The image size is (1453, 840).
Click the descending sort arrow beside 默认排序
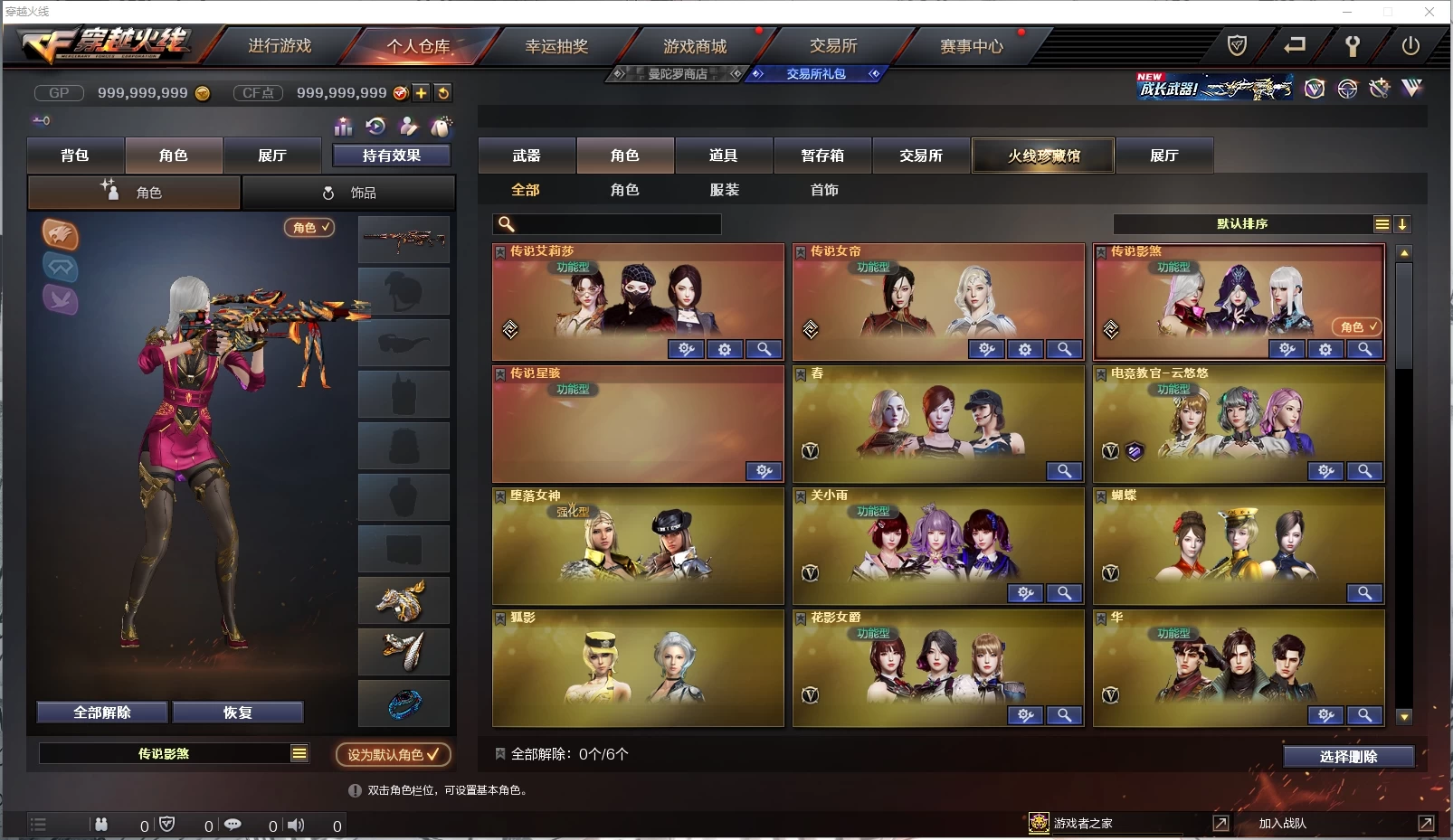[x=1404, y=223]
